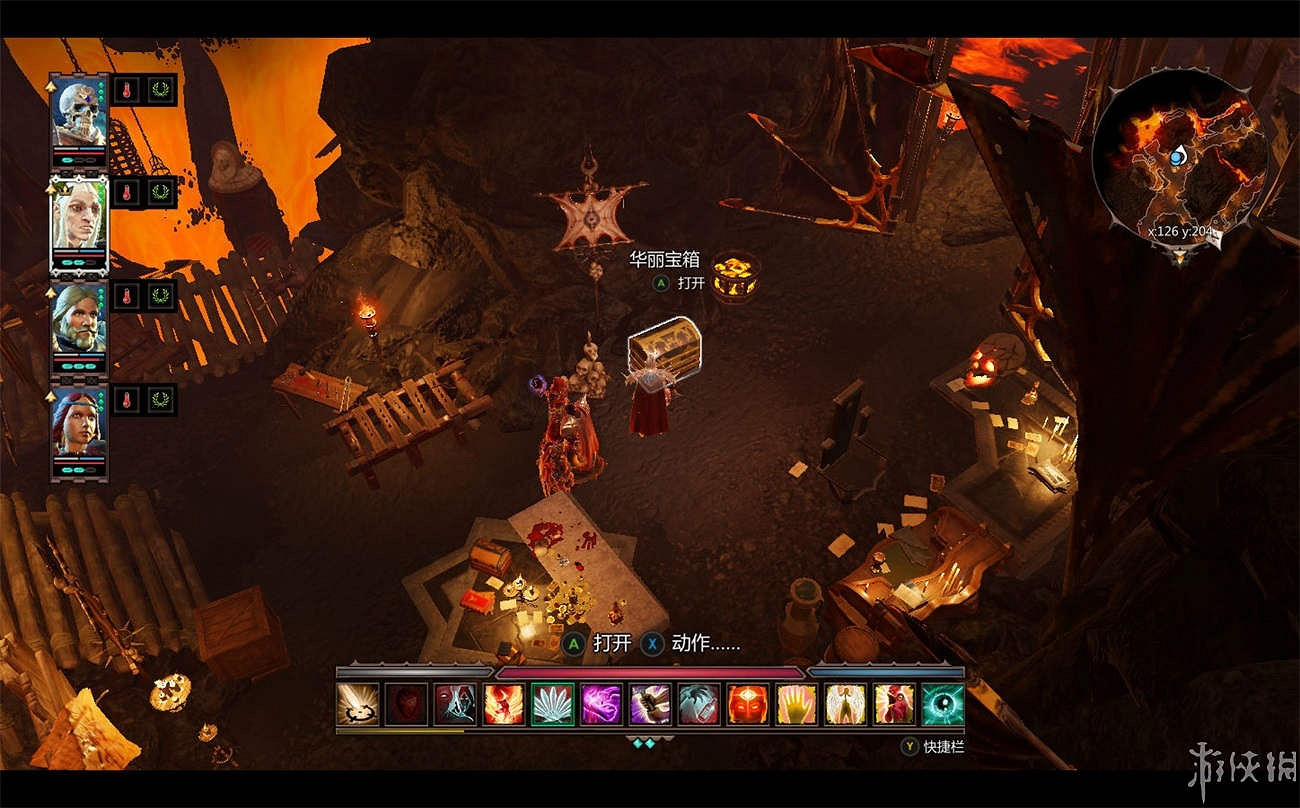Image resolution: width=1300 pixels, height=808 pixels.
Task: Activate the hooded figure skill
Action: click(456, 704)
